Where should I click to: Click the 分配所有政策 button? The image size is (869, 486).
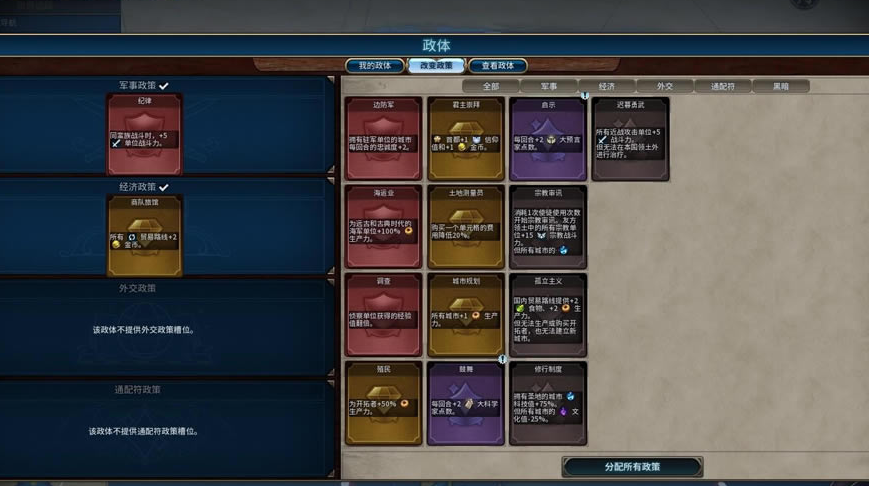[x=632, y=467]
